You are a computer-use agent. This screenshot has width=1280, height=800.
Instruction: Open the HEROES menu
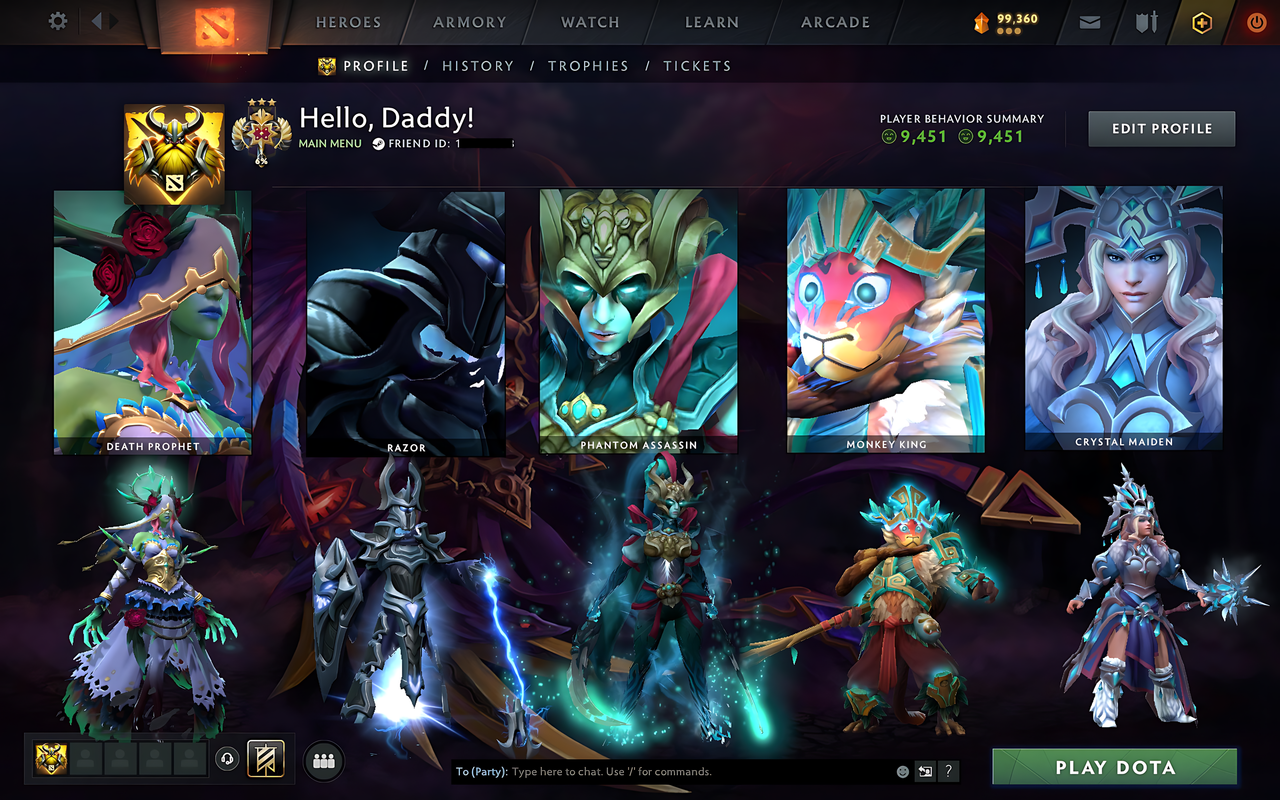(x=347, y=21)
